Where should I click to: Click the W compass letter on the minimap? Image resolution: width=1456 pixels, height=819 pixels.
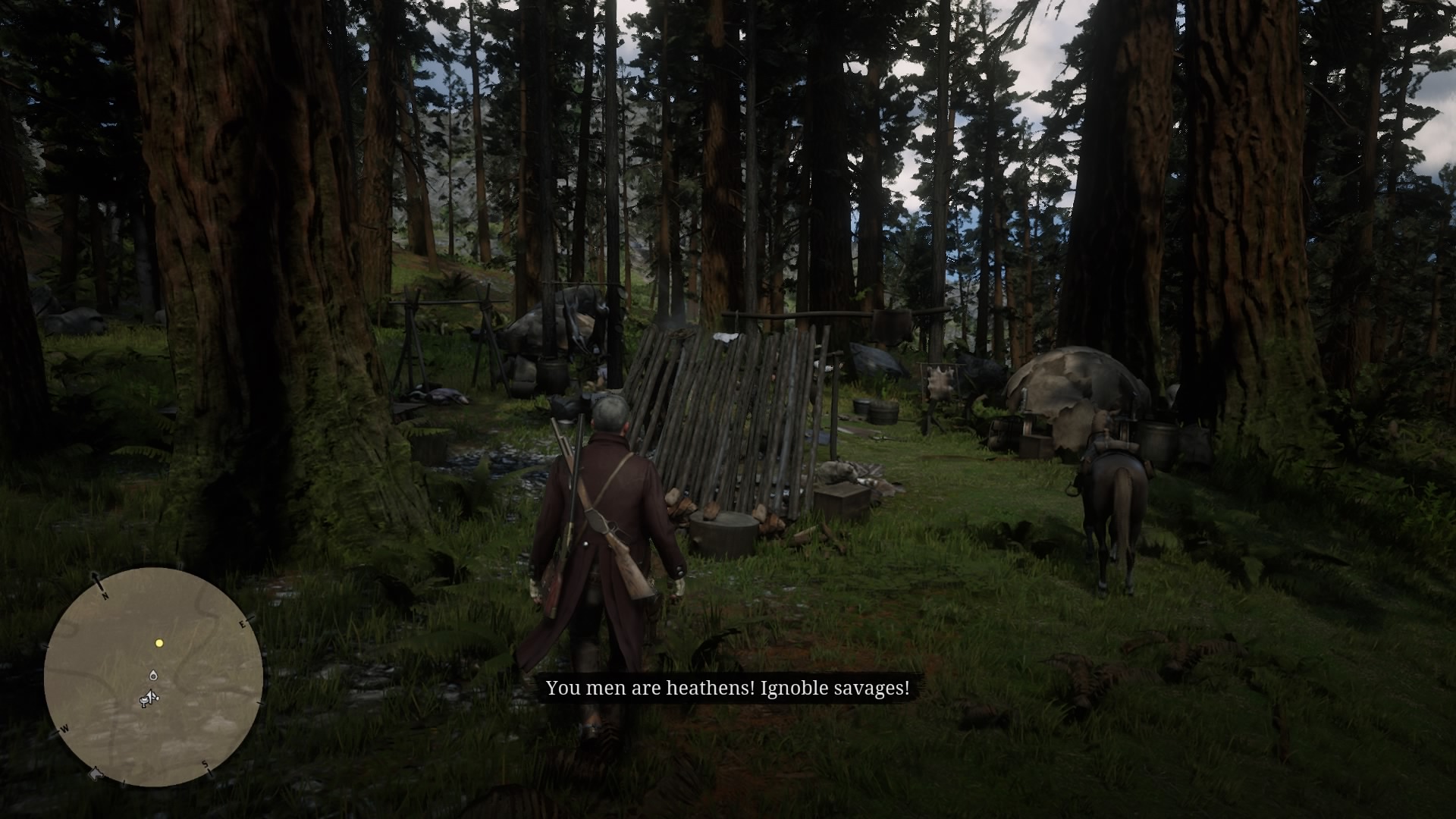(65, 728)
